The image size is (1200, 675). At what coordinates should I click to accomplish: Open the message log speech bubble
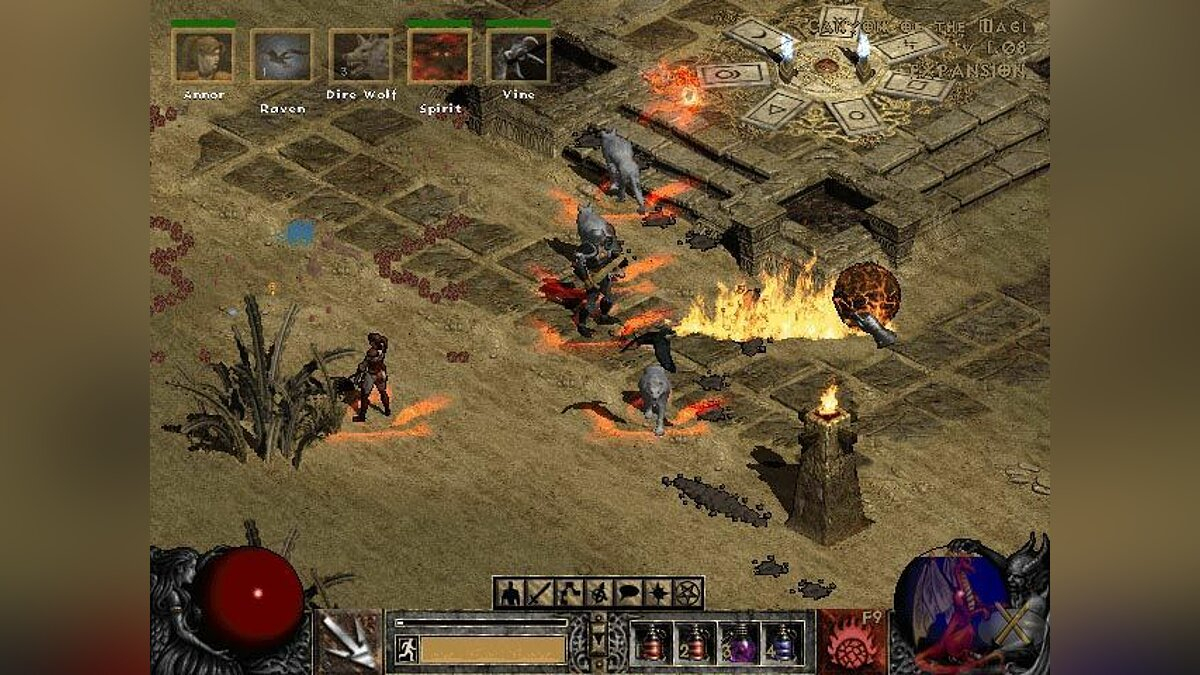628,593
